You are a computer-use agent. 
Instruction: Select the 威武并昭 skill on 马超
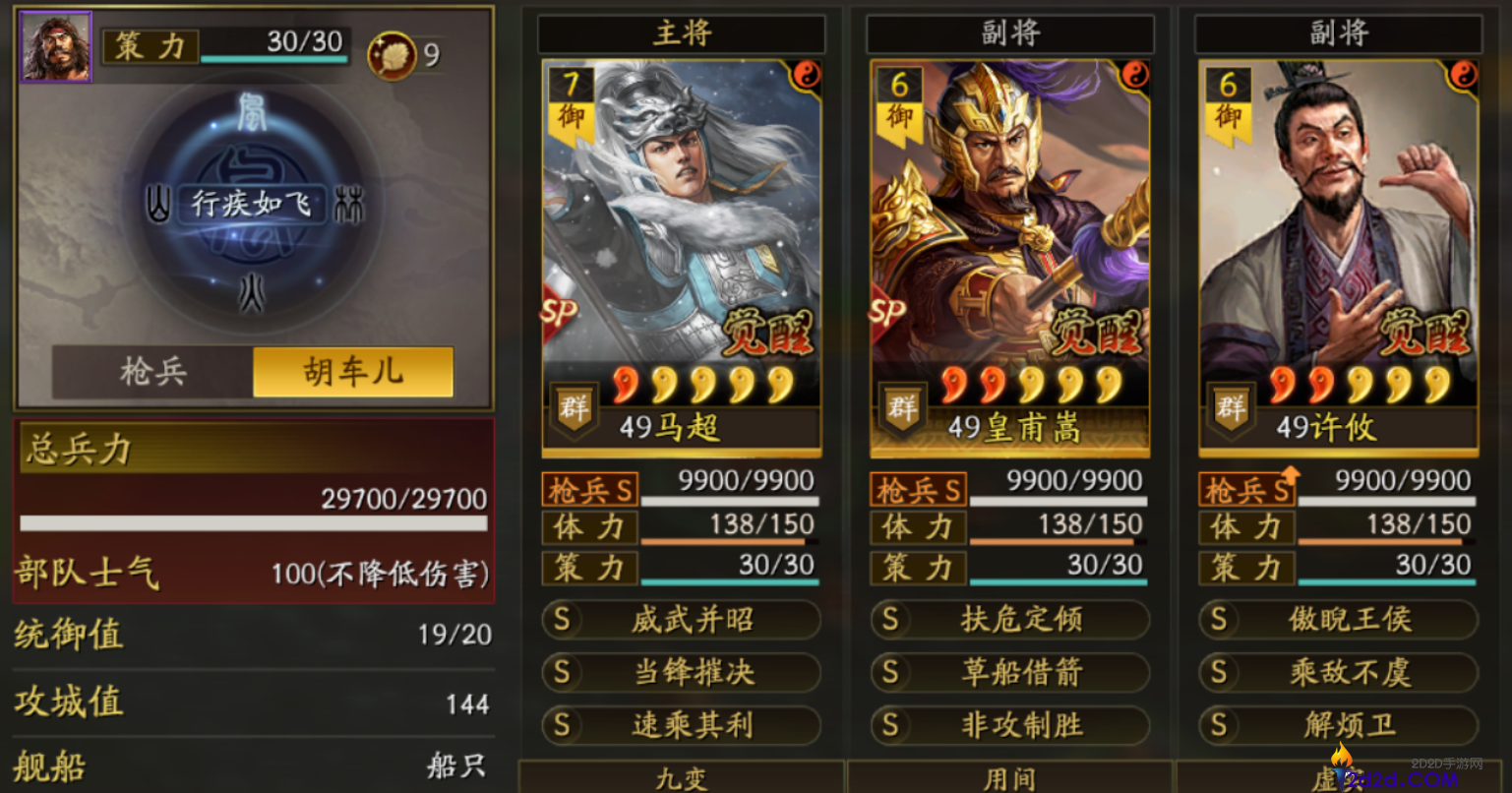click(x=682, y=620)
